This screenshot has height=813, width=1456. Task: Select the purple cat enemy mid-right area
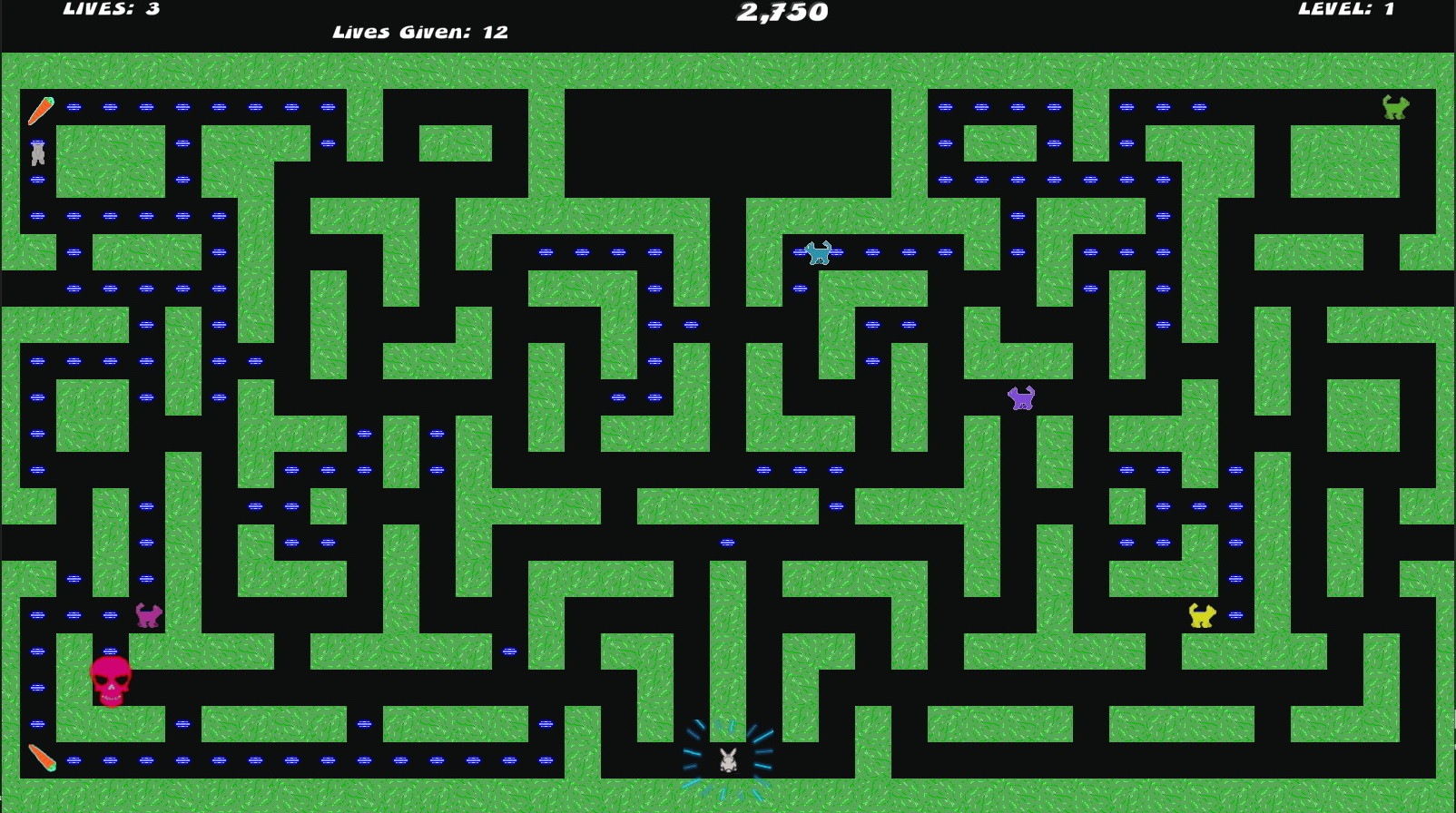pos(1018,398)
